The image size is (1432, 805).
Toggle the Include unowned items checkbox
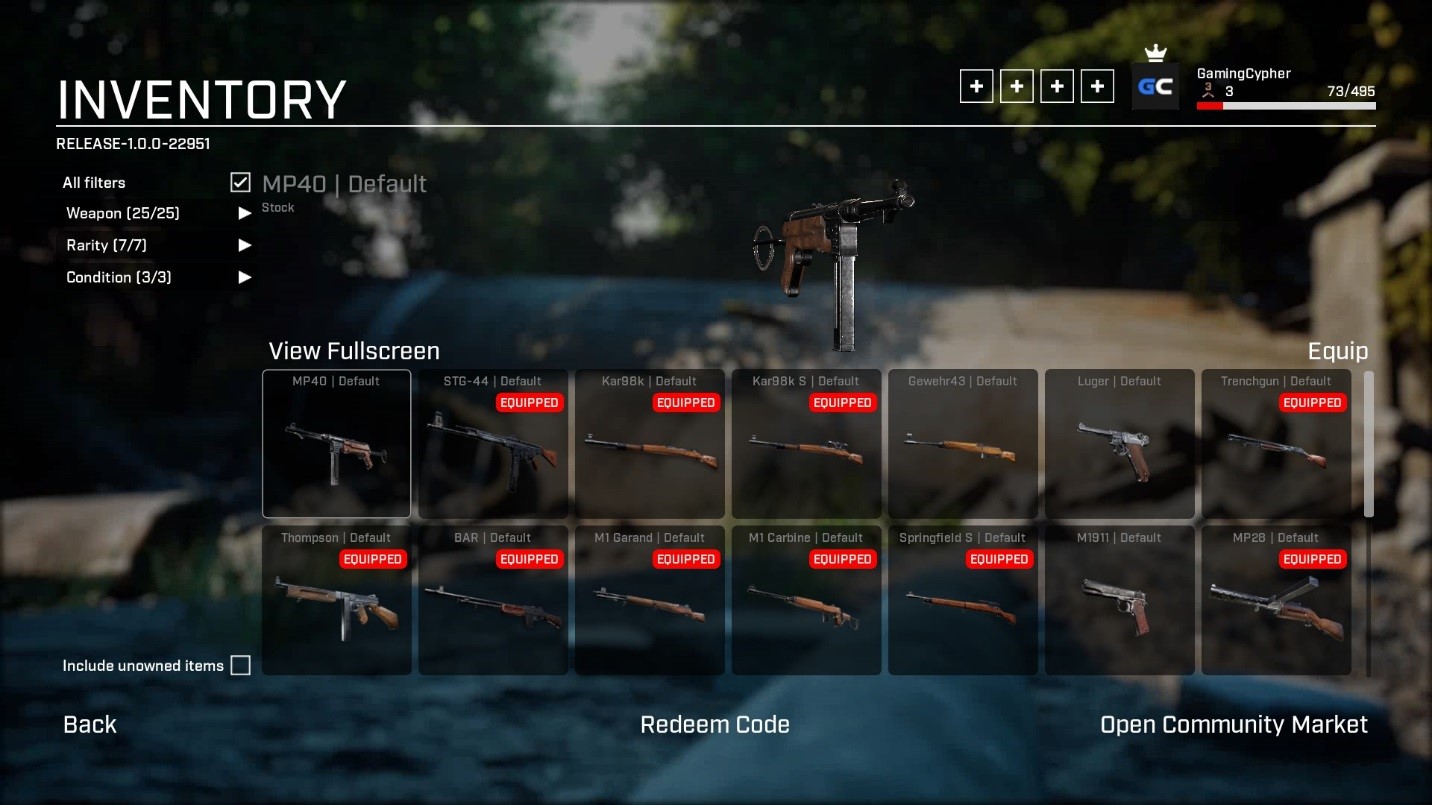tap(240, 666)
